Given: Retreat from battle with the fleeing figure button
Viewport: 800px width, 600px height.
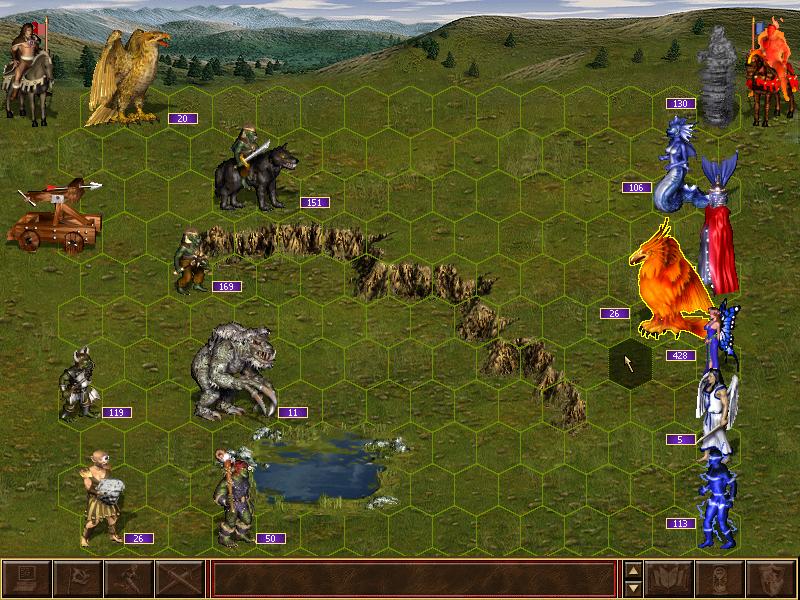Looking at the screenshot, I should click(128, 579).
